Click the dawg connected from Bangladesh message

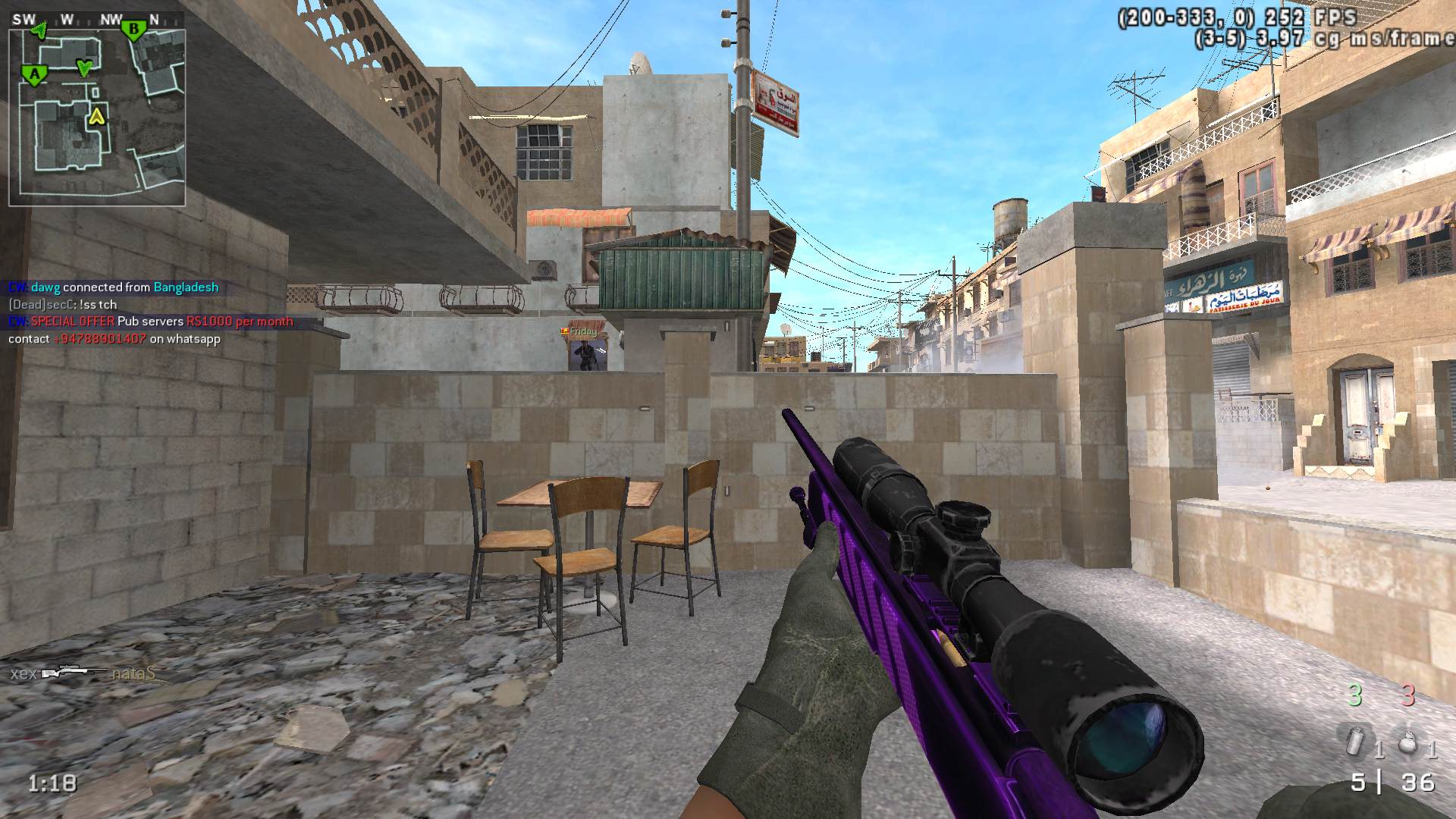pyautogui.click(x=114, y=287)
